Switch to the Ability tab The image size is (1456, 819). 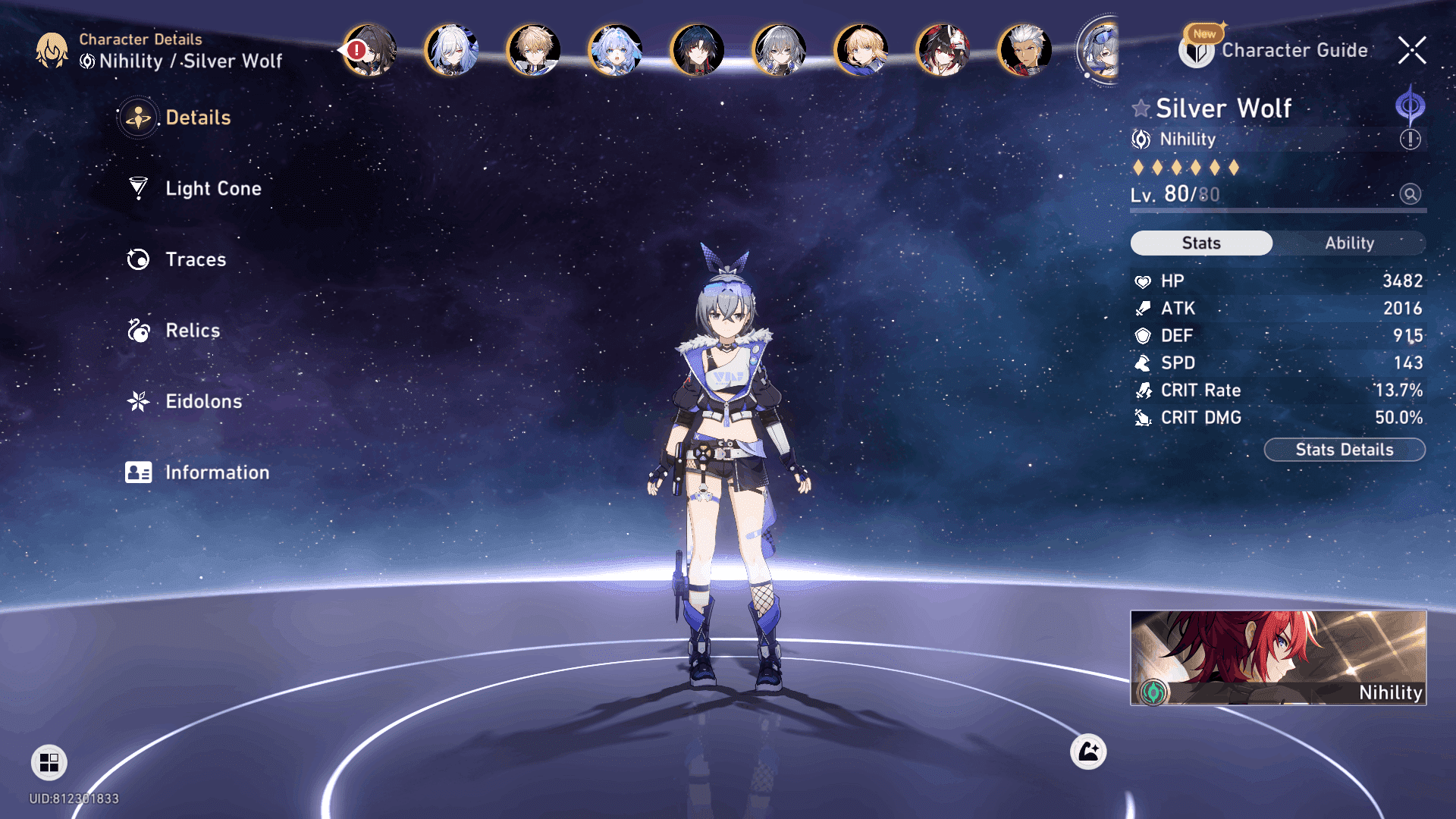1349,243
